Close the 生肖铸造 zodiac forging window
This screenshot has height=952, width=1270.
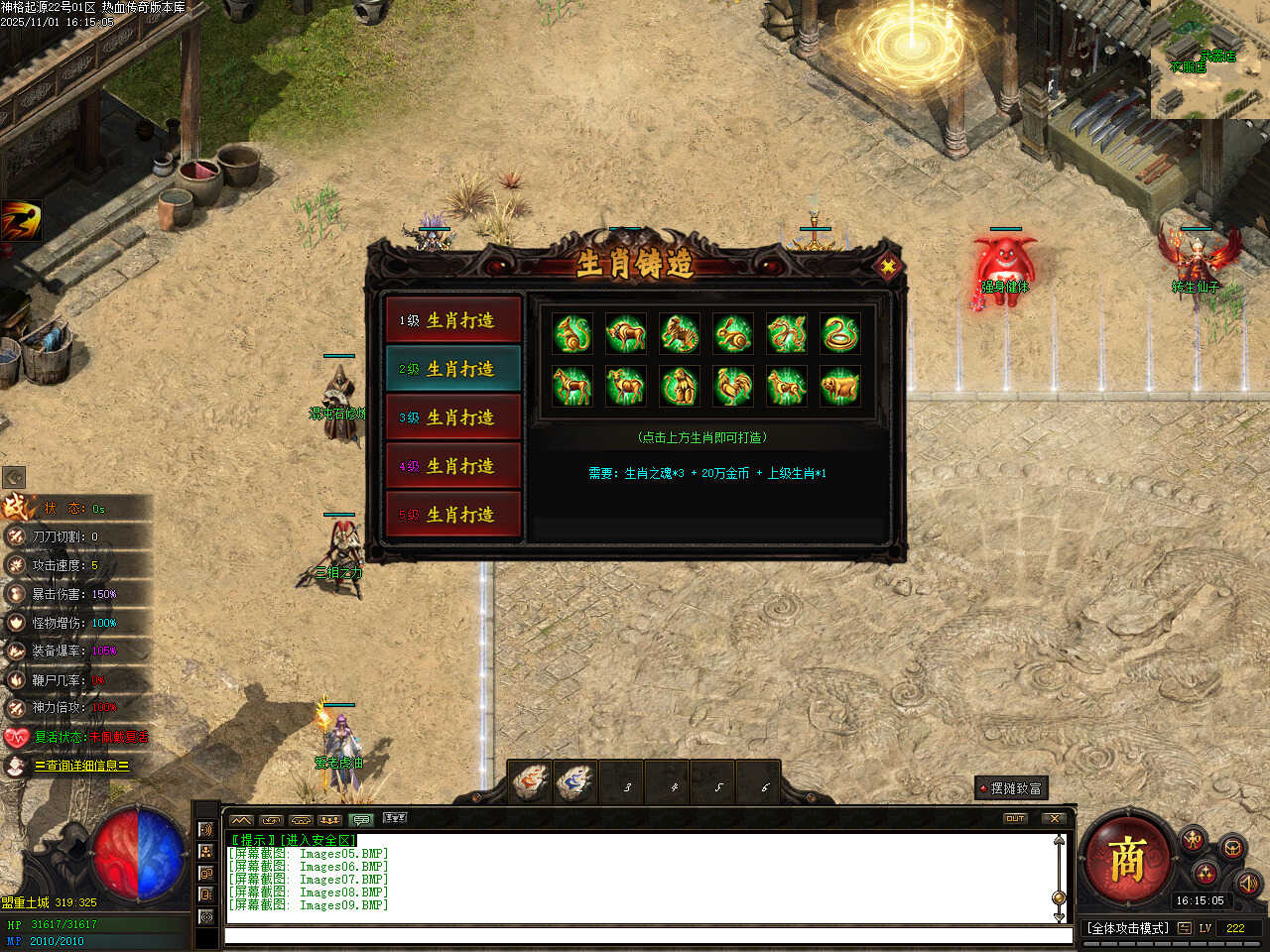pos(888,266)
